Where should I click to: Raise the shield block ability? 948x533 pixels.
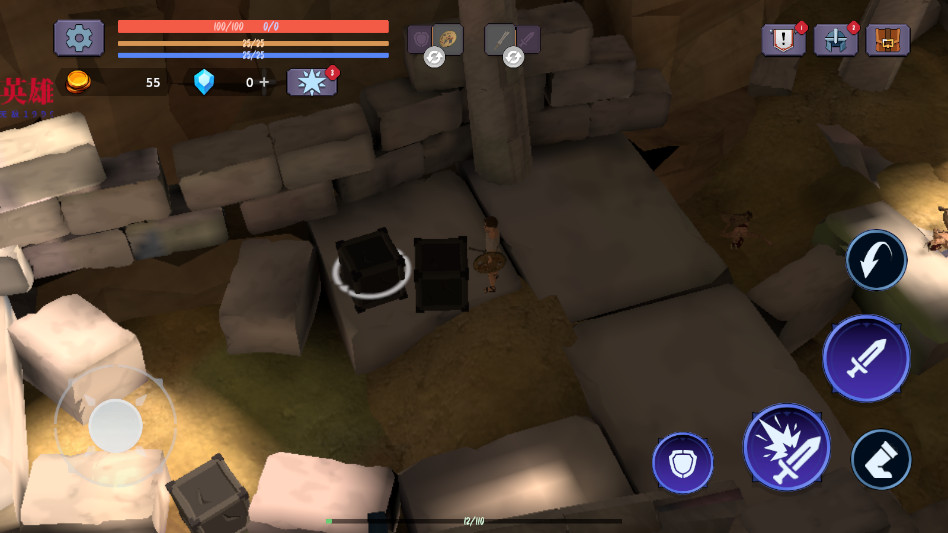[x=682, y=463]
